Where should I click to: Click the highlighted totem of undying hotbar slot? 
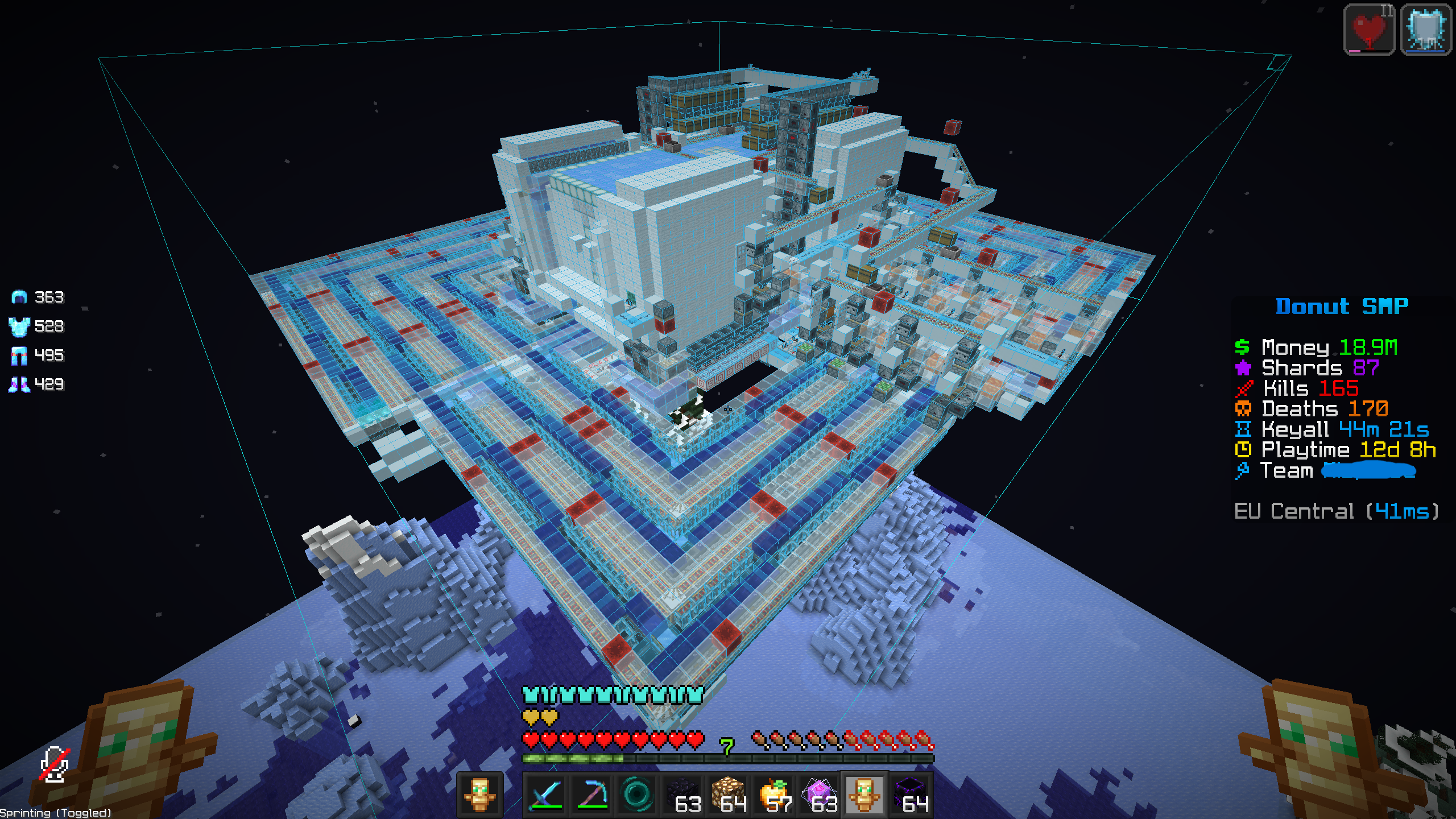(x=864, y=794)
